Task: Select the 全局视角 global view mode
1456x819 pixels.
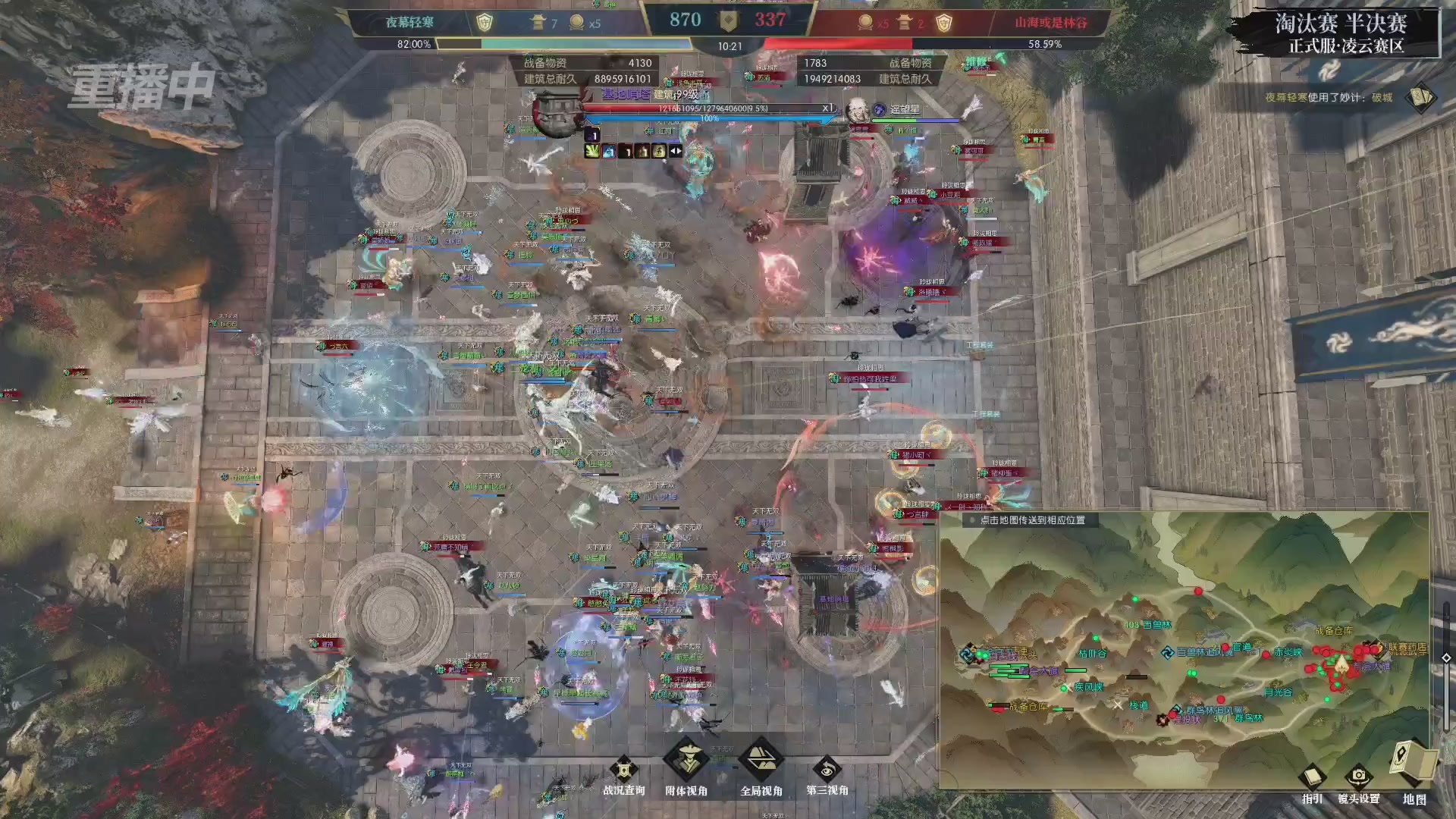Action: (x=761, y=758)
